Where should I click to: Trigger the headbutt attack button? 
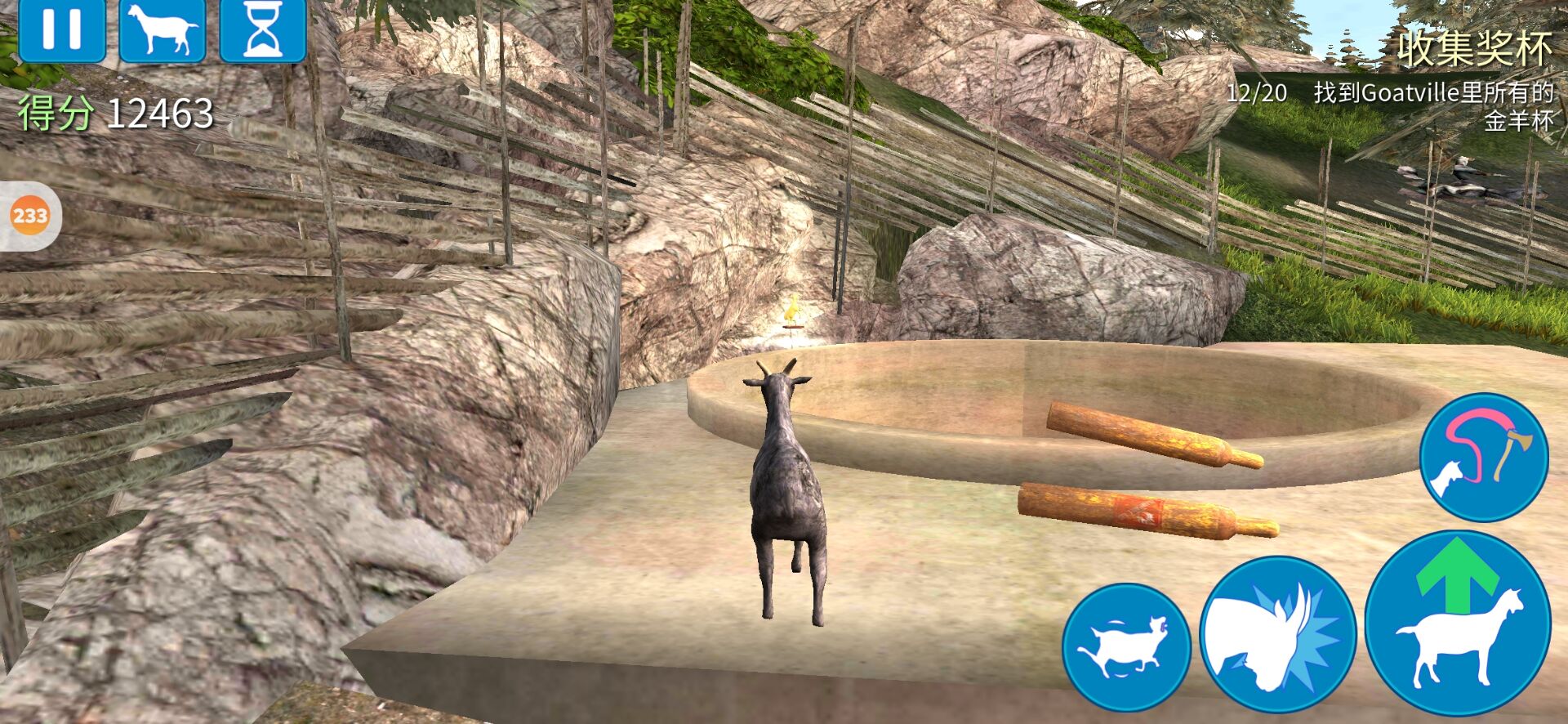[1277, 635]
